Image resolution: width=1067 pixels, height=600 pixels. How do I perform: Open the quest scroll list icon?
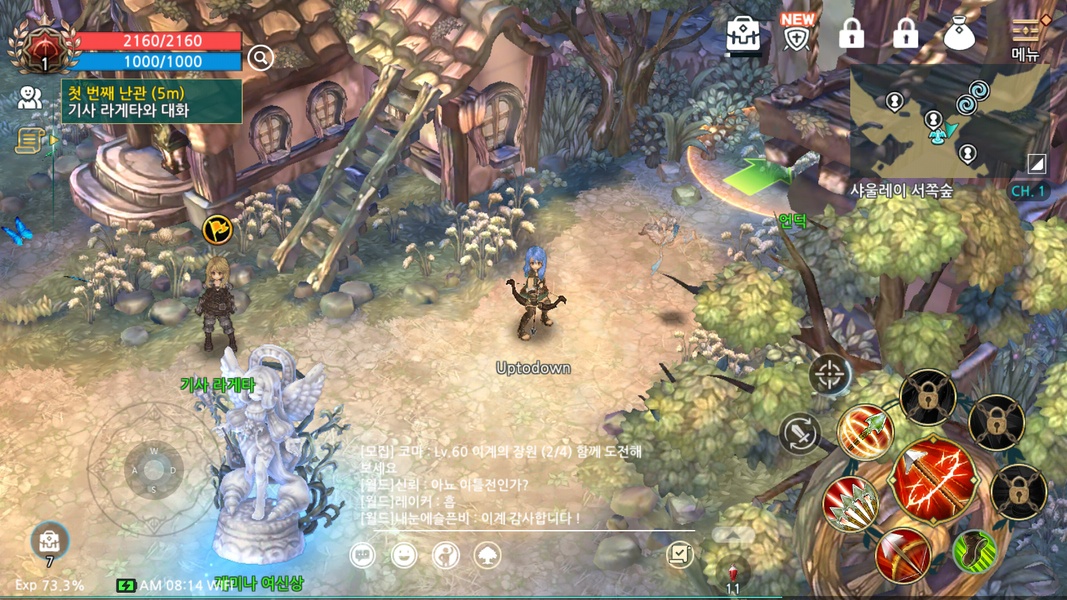(30, 141)
